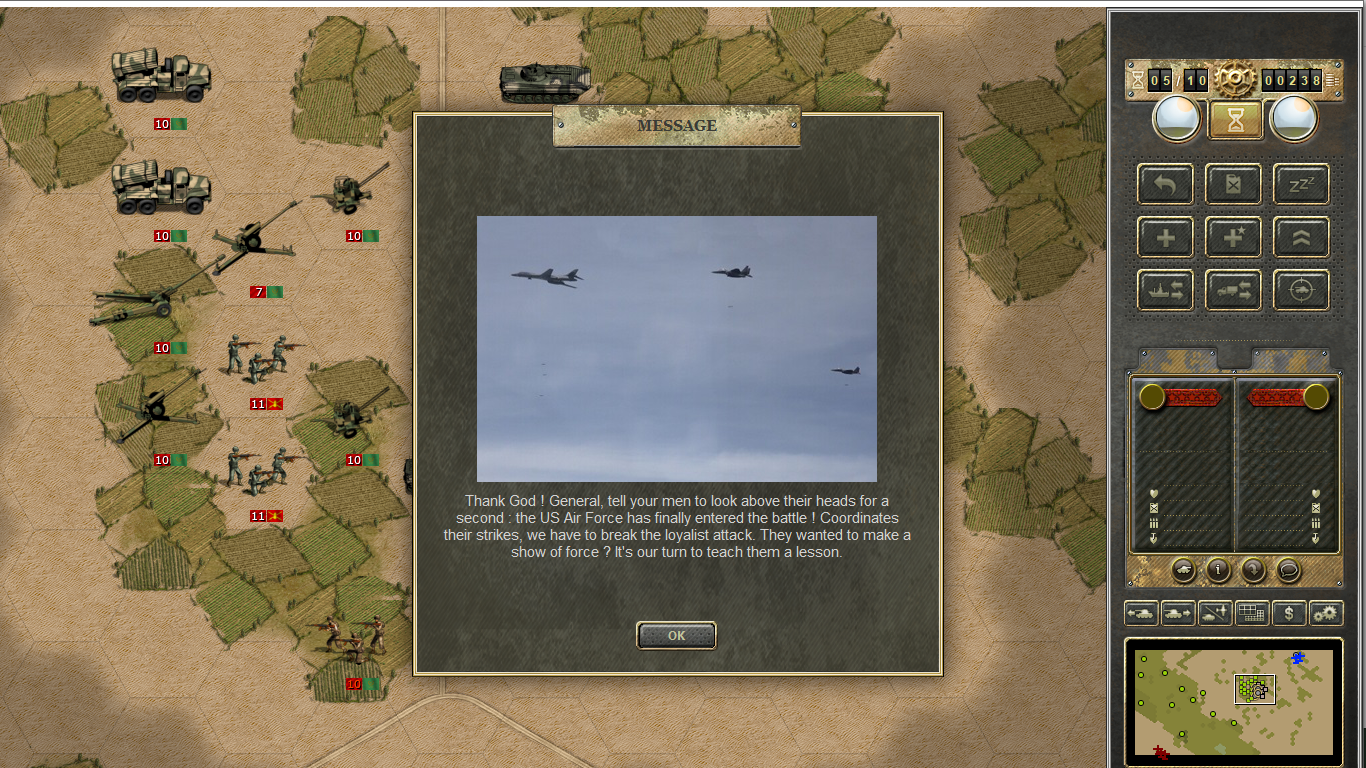1366x768 pixels.
Task: Choose the plain plus reinforce button
Action: click(1165, 238)
